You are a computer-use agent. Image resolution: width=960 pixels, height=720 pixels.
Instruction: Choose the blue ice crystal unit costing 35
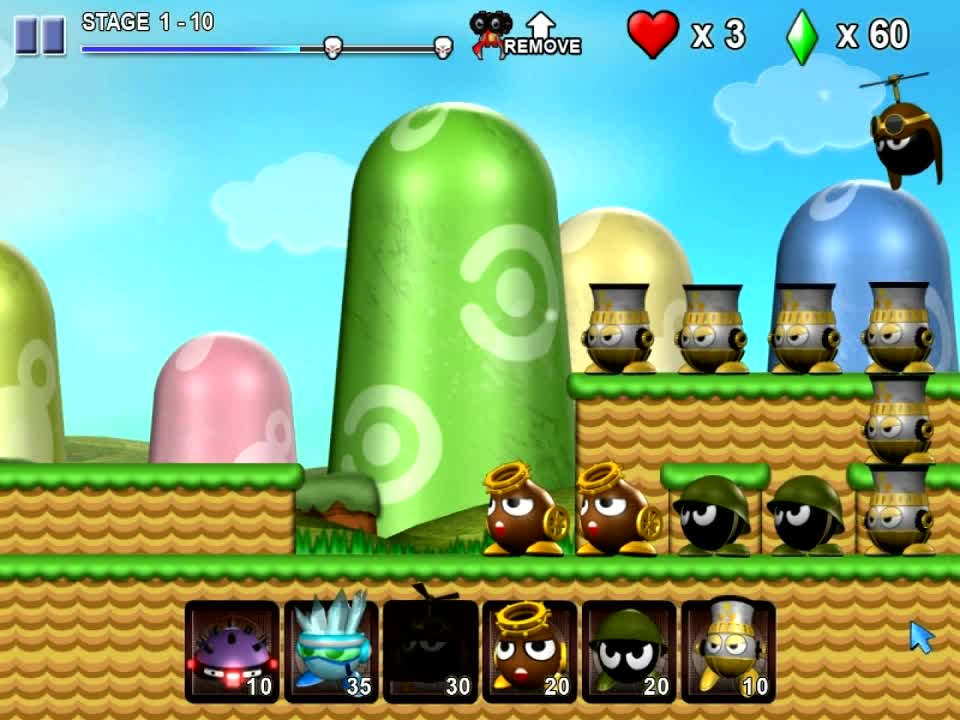331,650
